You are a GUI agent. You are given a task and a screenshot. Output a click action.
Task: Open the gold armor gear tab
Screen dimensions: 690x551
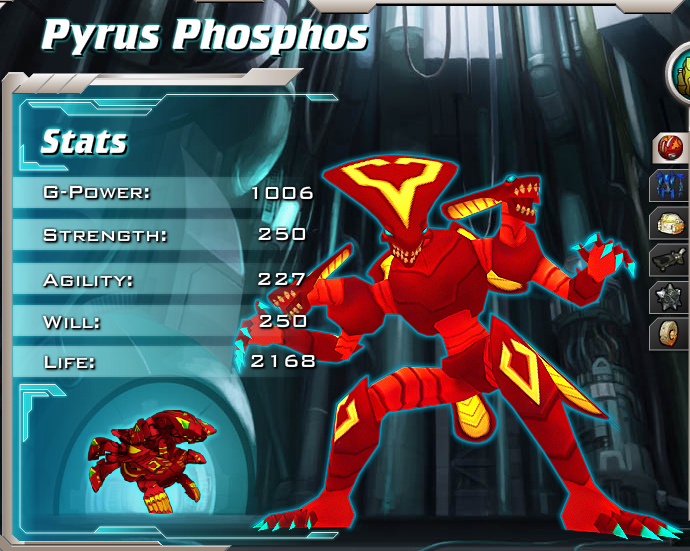pos(668,223)
